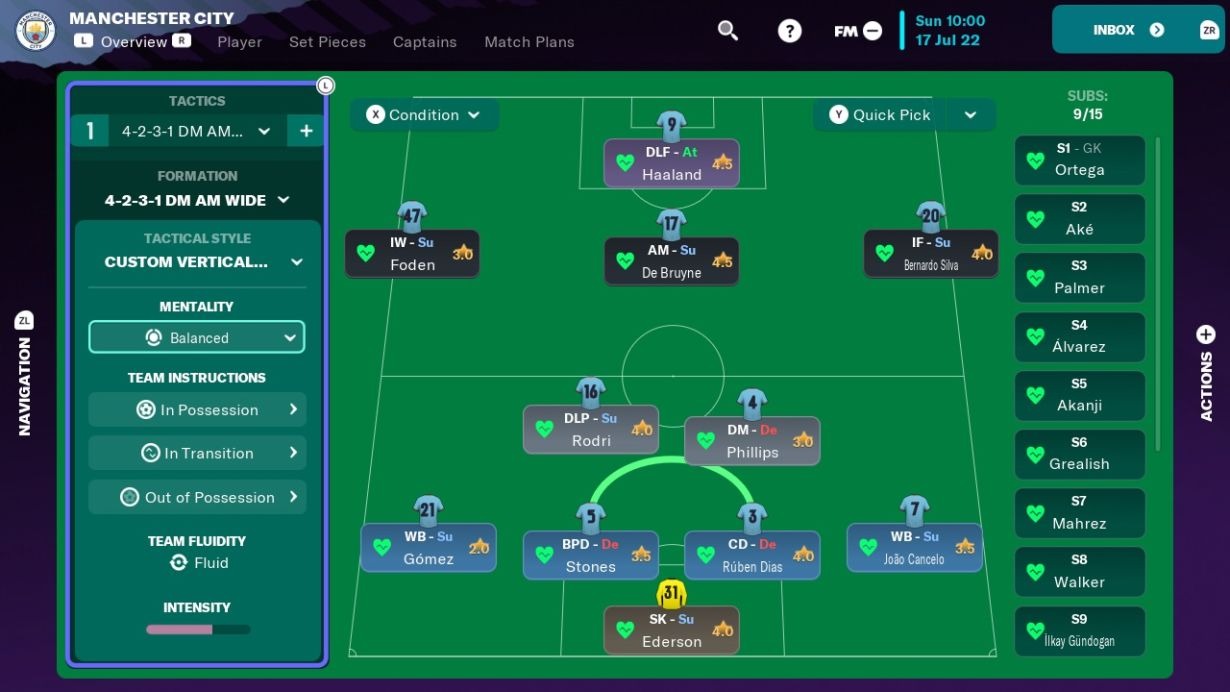Go to the Match Plans tab

click(x=529, y=42)
